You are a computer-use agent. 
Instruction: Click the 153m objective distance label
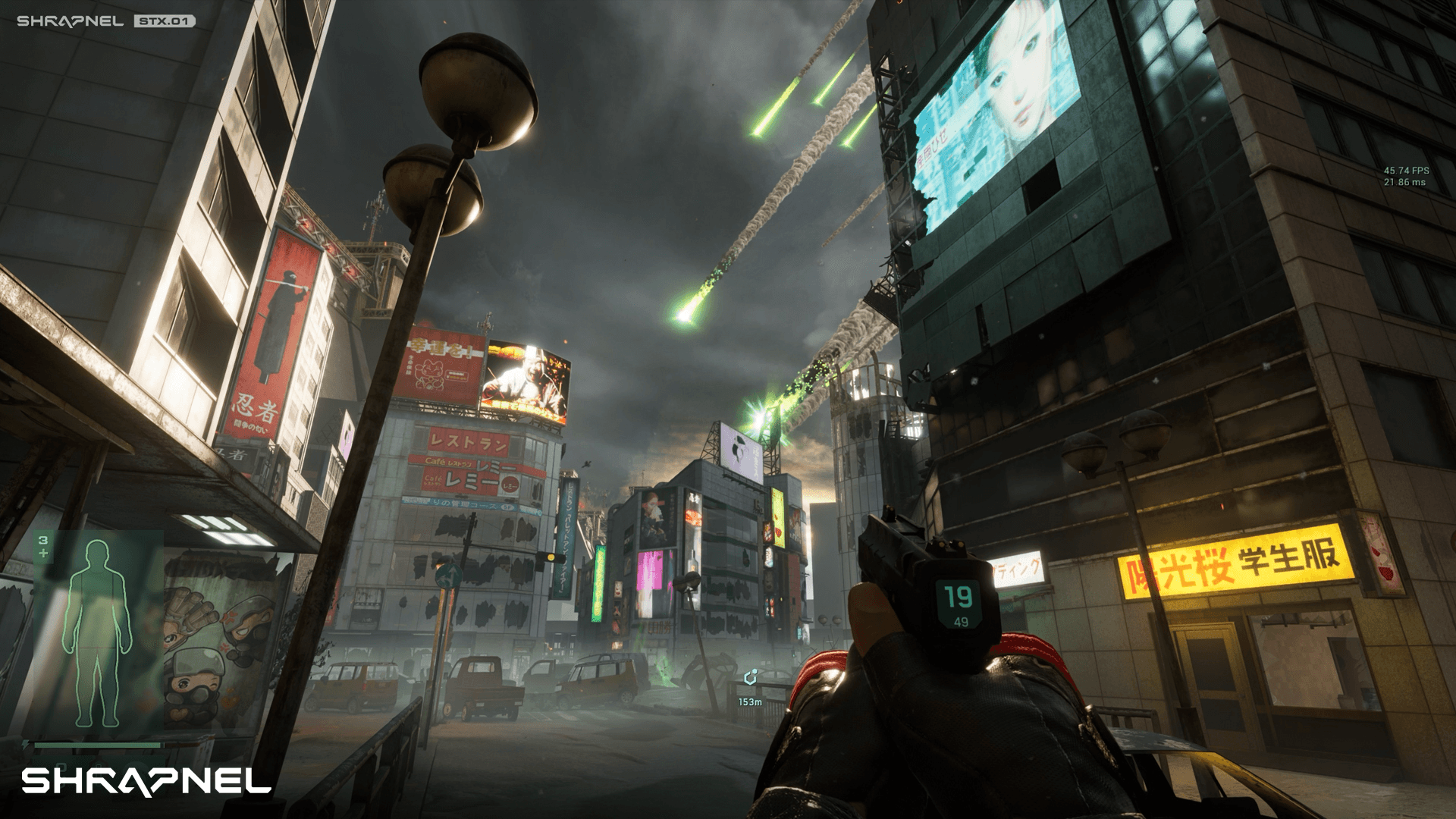750,701
